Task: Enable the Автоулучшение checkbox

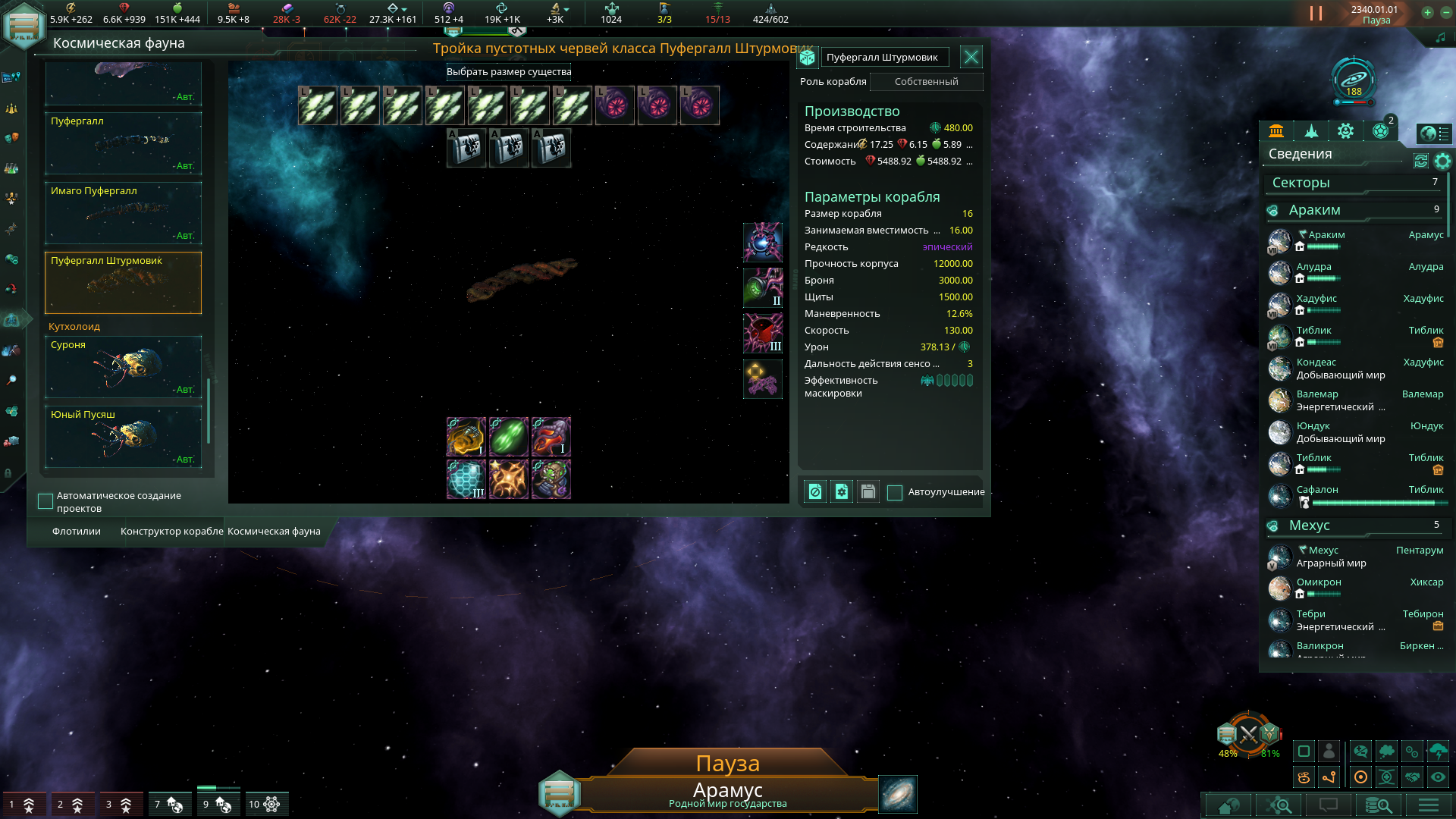Action: [895, 492]
